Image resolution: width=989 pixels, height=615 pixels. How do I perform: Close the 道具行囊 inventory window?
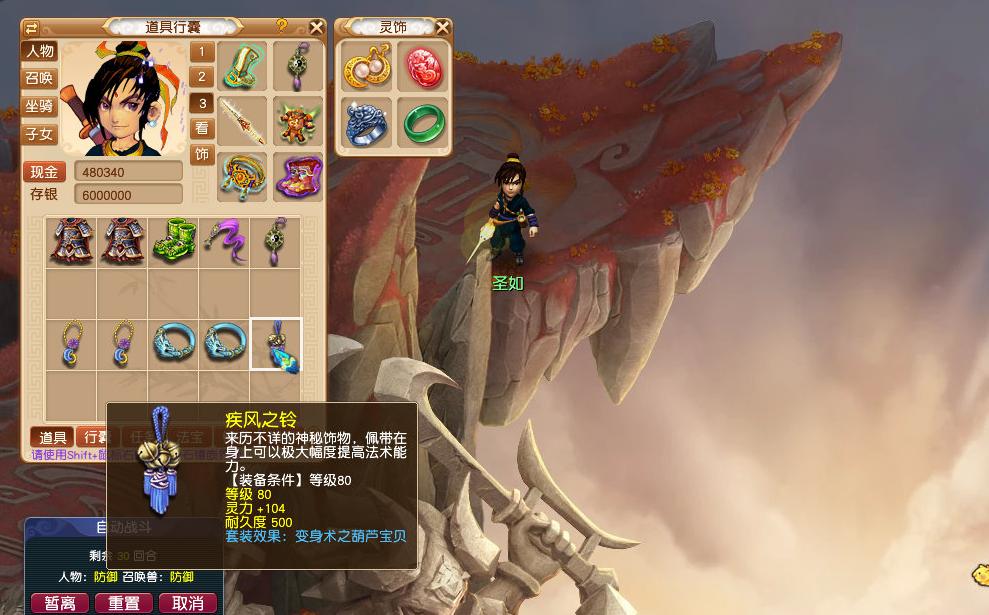[x=316, y=27]
